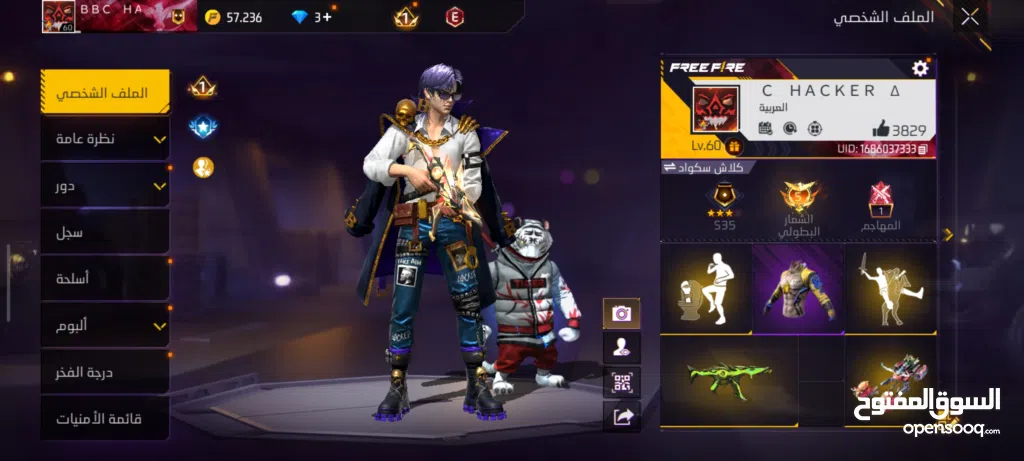View the muscular outfit showcase tile

click(x=798, y=287)
